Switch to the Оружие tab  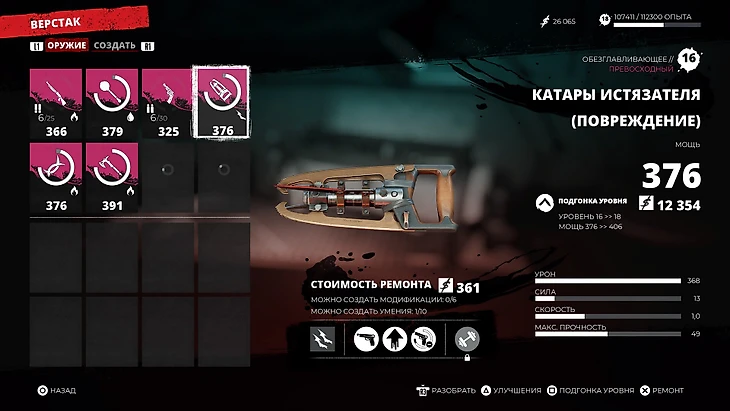click(x=67, y=45)
